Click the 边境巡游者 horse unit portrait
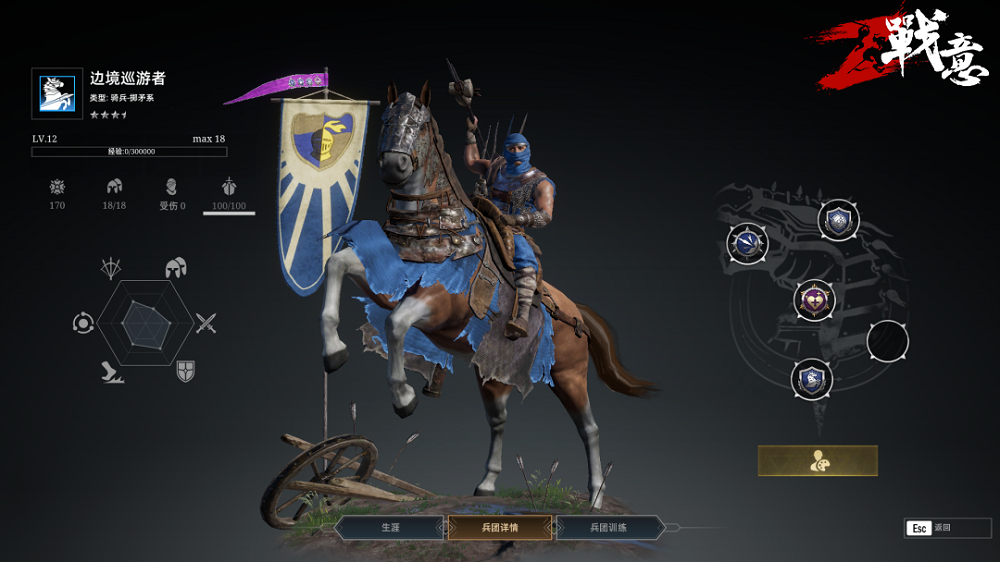This screenshot has width=1000, height=562. click(x=57, y=93)
